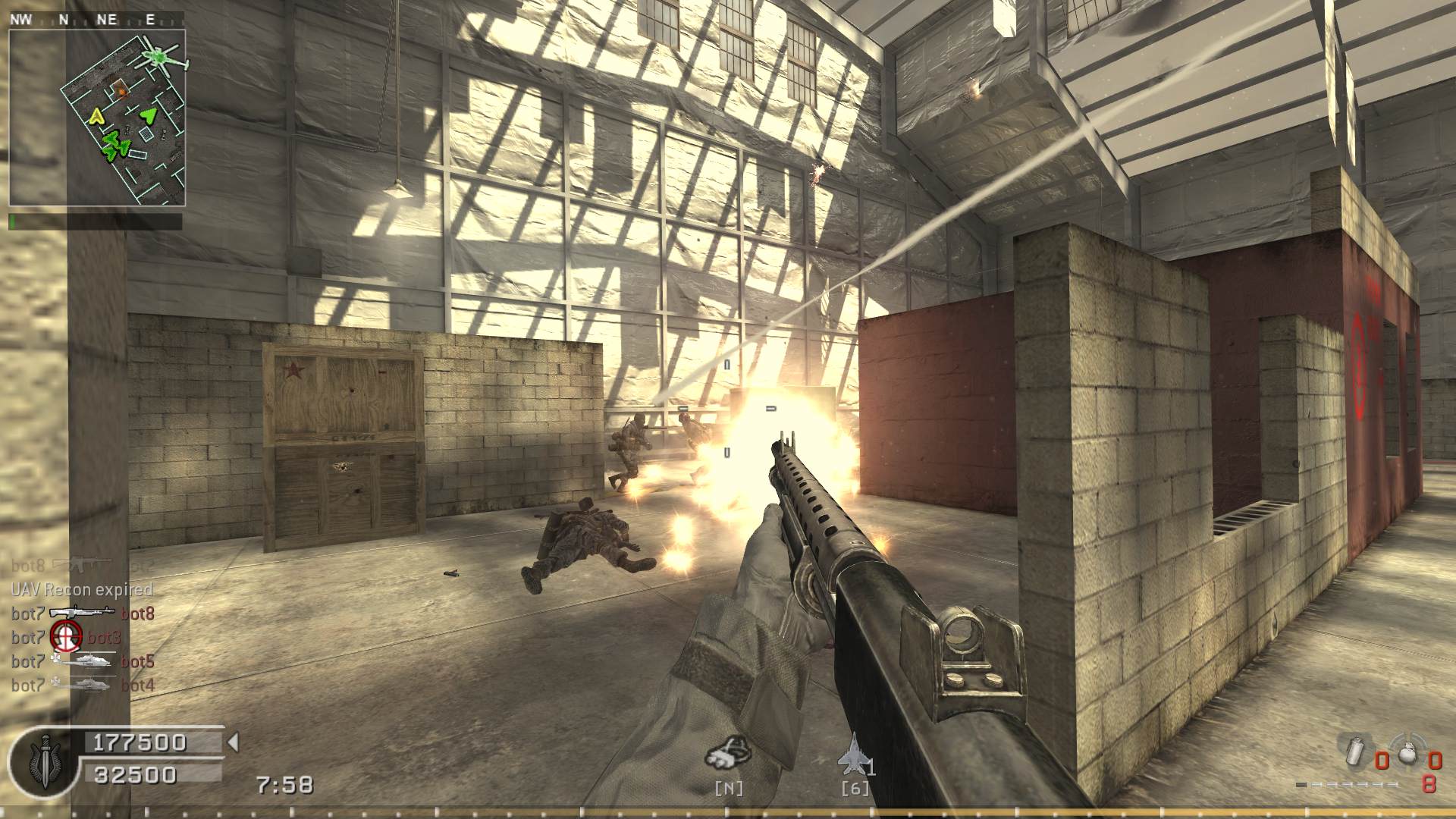Call in the airstrike jet icon
The width and height of the screenshot is (1456, 819).
click(x=853, y=754)
